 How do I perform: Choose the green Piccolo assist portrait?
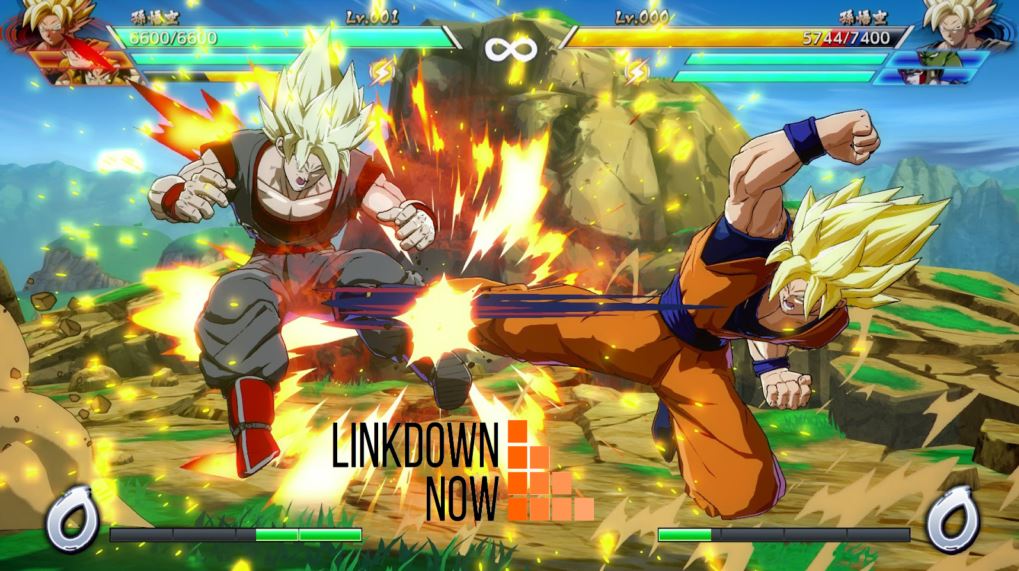[938, 58]
